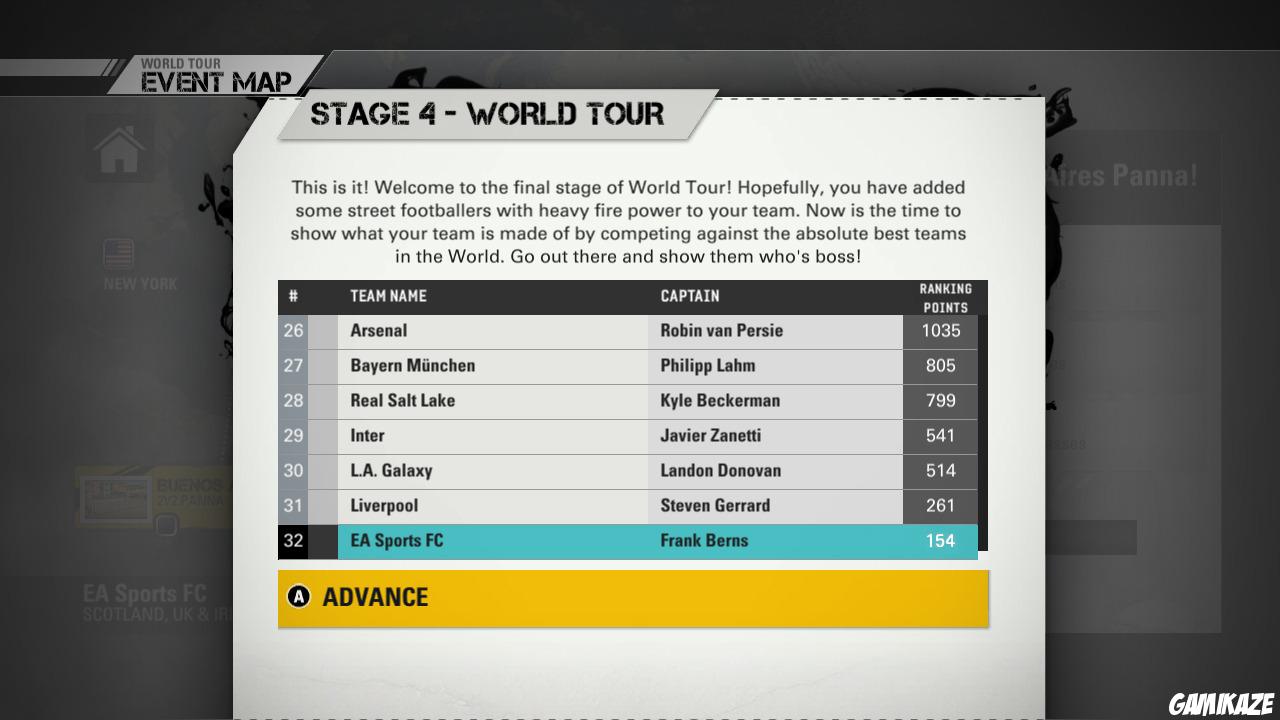This screenshot has width=1280, height=720.
Task: Click the Stage 4 - World Tour title banner
Action: click(x=487, y=114)
